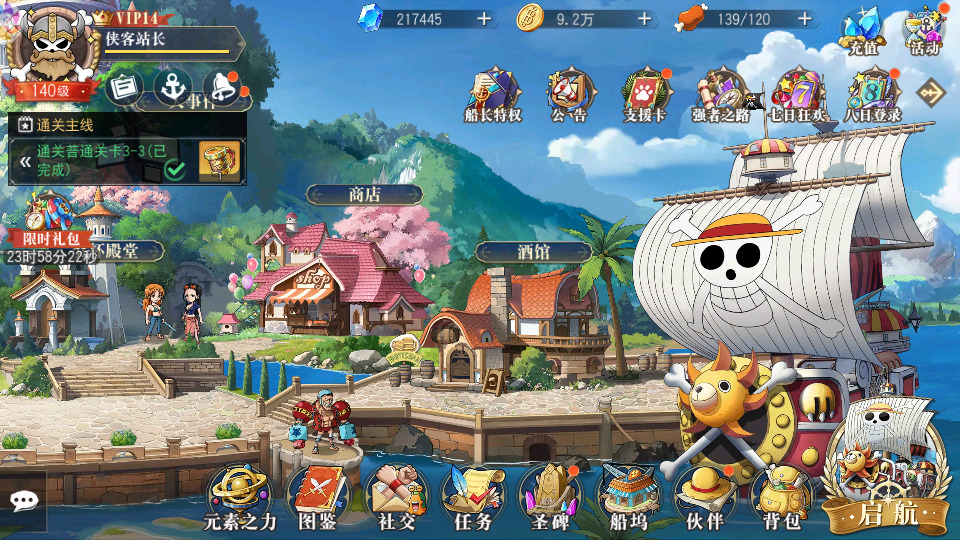The height and width of the screenshot is (540, 960).
Task: Claim the 限时礼包 limited-time gift pack
Action: (x=44, y=220)
